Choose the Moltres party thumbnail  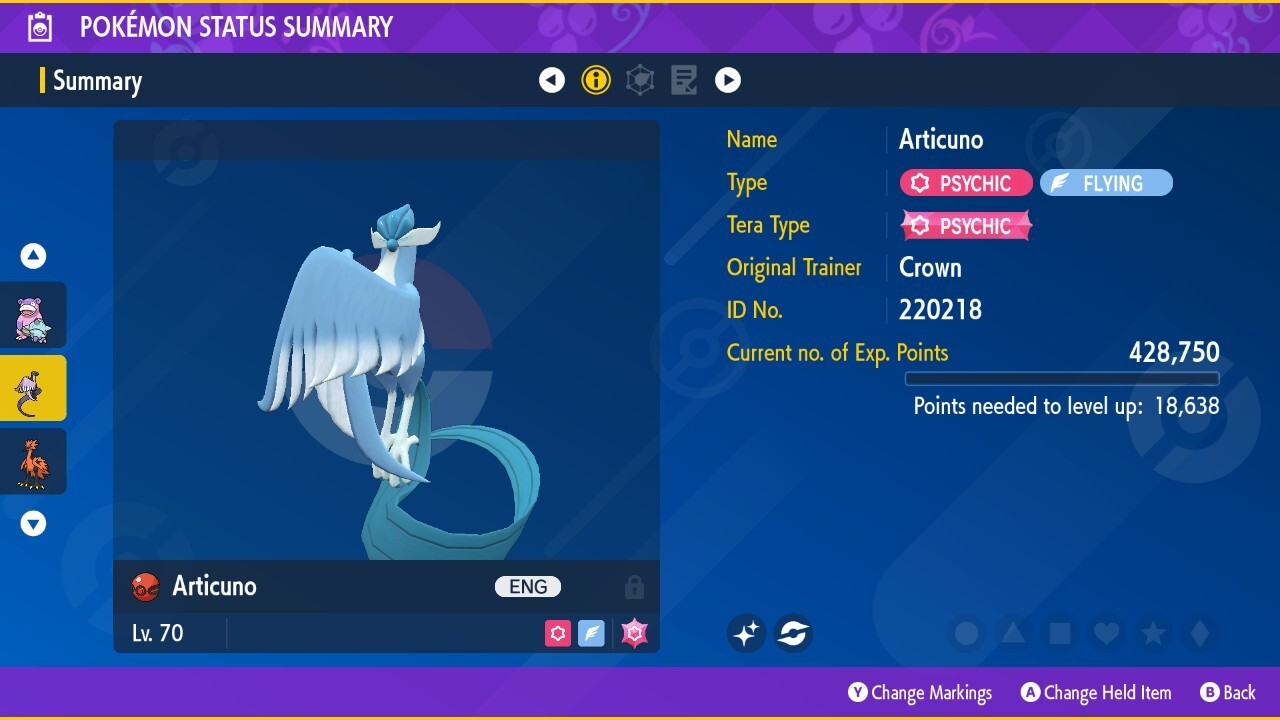(x=33, y=461)
